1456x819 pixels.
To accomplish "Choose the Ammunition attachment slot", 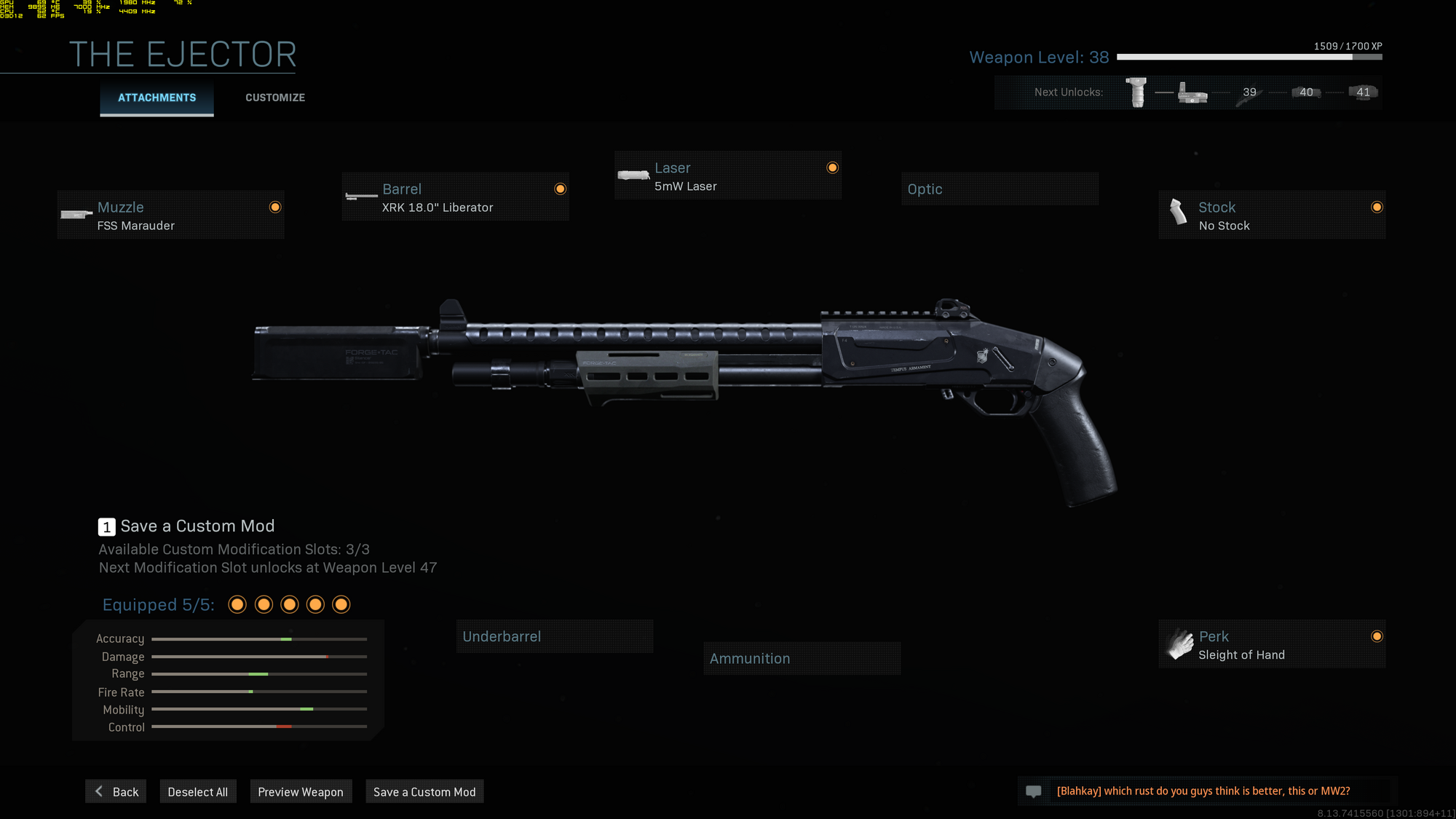I will (802, 658).
